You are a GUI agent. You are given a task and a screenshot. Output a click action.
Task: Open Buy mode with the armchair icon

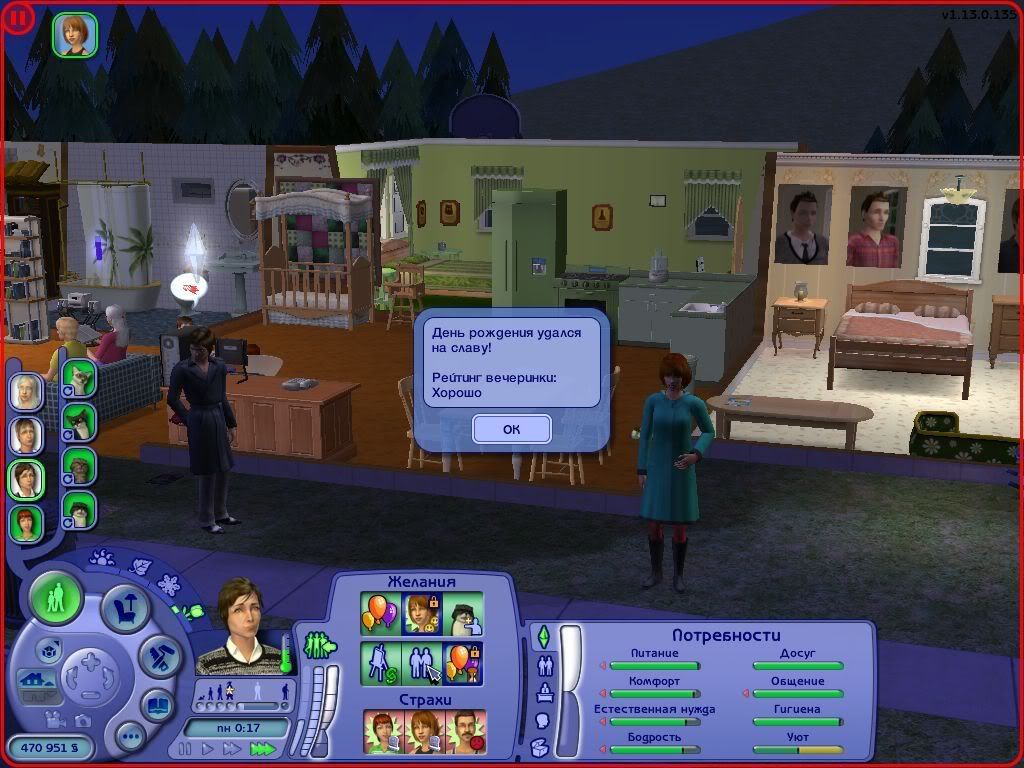pyautogui.click(x=125, y=609)
